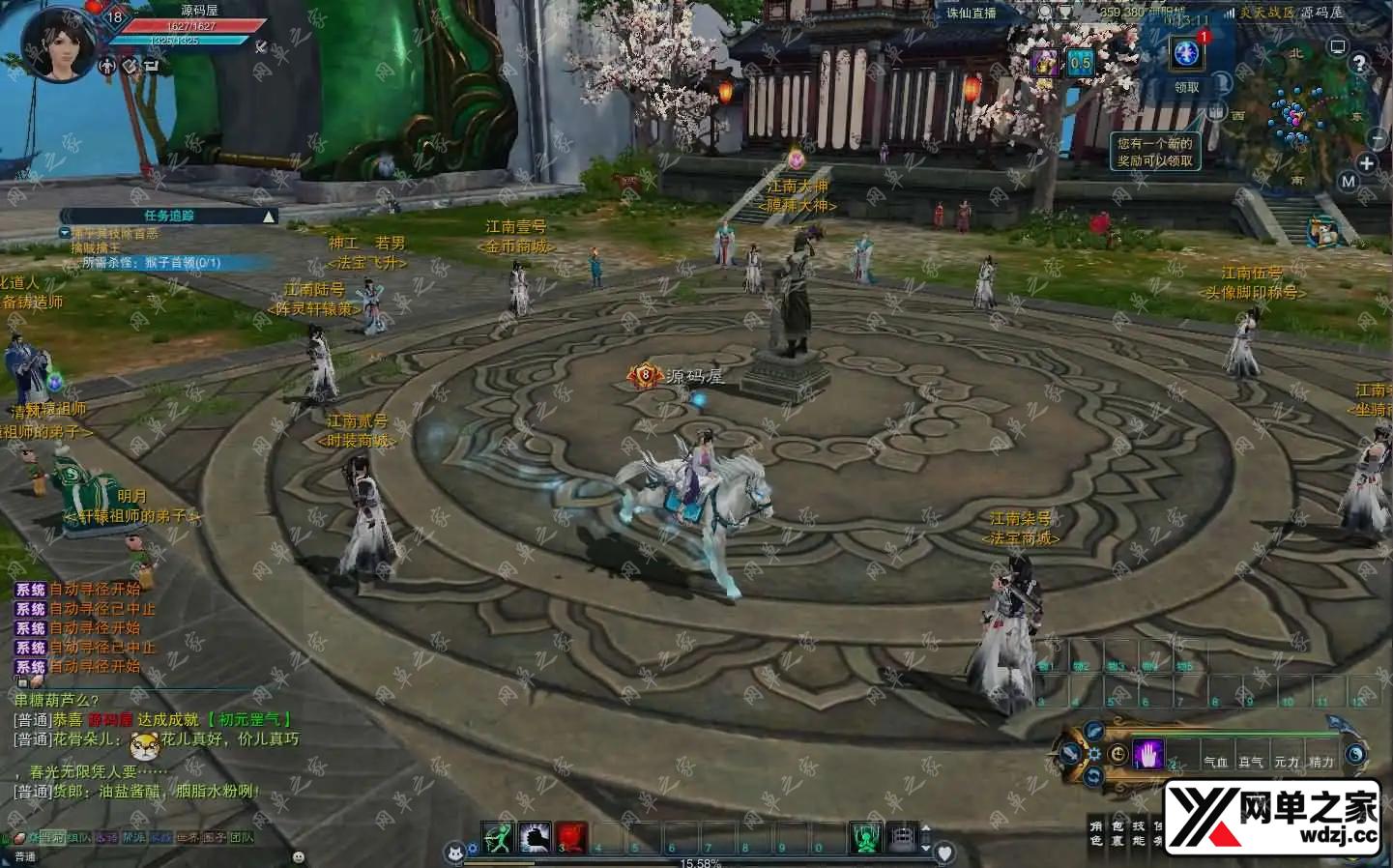
Task: Click the 领取 claim button
Action: pos(1186,87)
